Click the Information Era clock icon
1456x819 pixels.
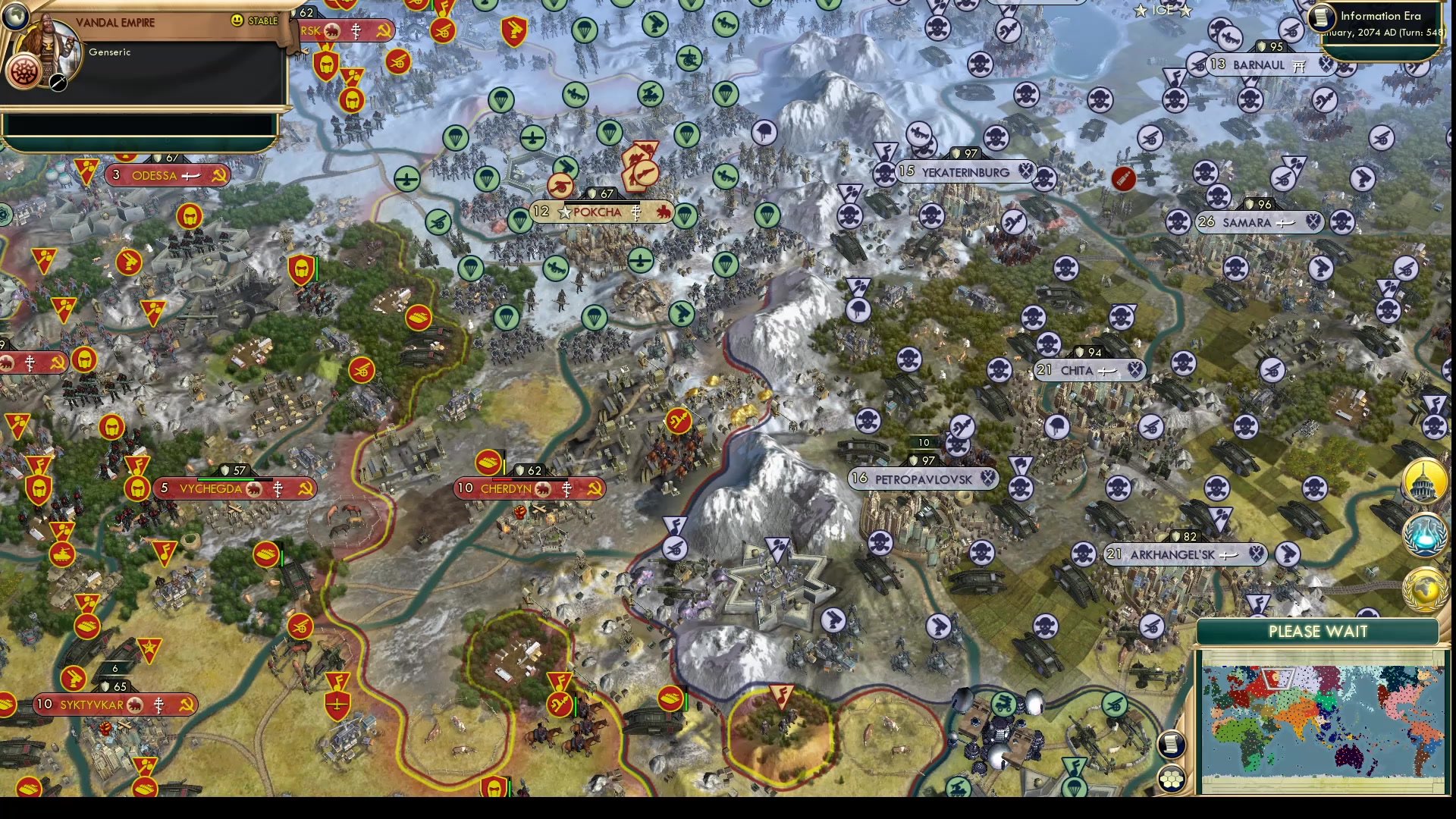[1320, 17]
